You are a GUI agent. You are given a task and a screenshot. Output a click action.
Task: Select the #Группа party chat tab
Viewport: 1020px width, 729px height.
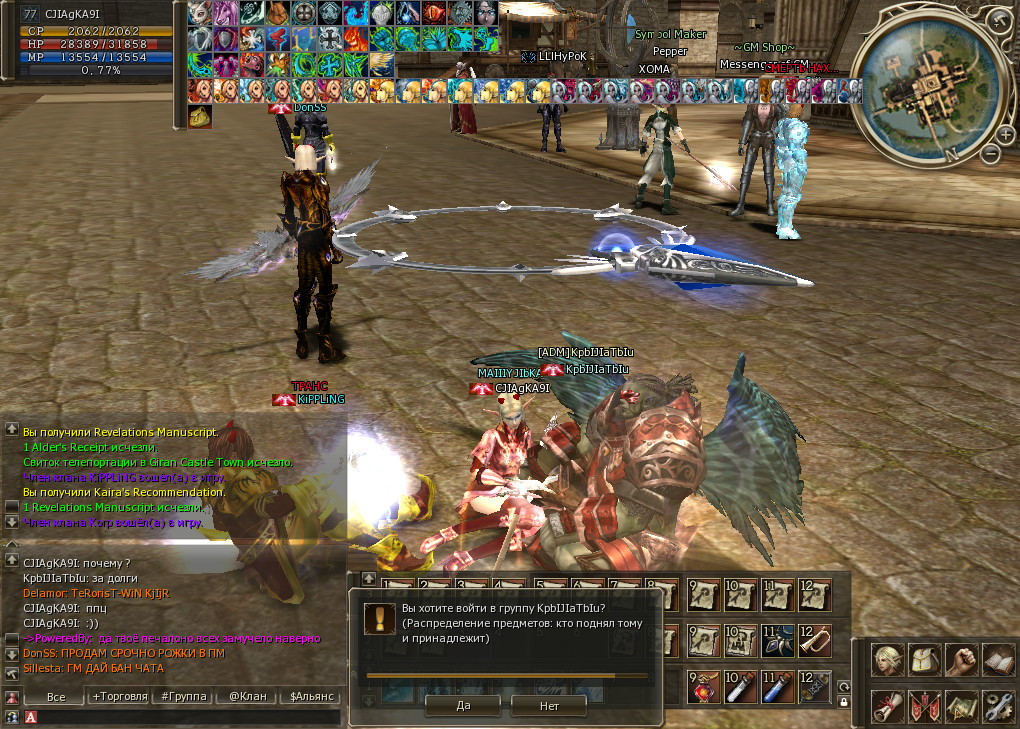(183, 697)
